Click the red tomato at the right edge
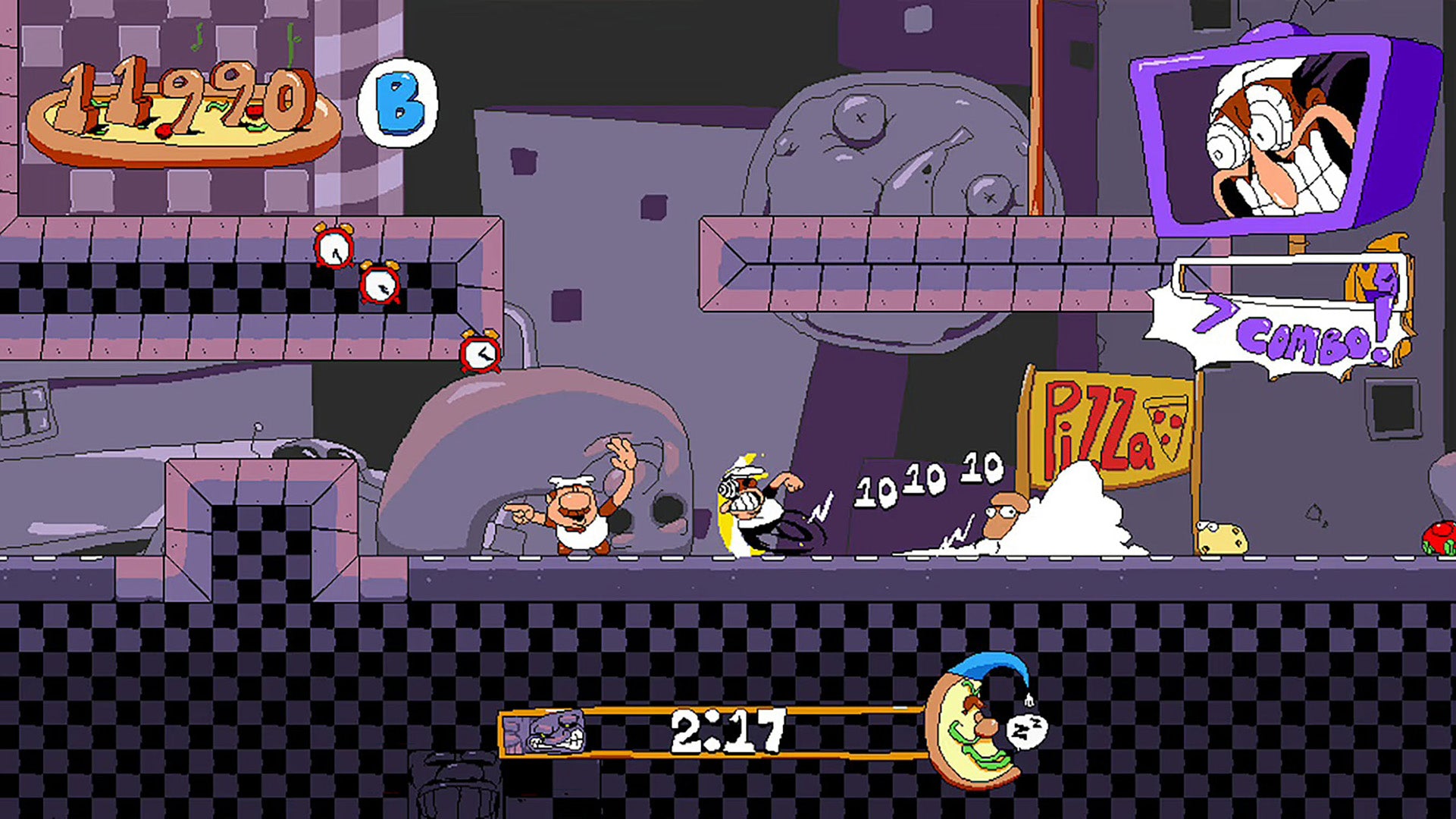 1439,536
